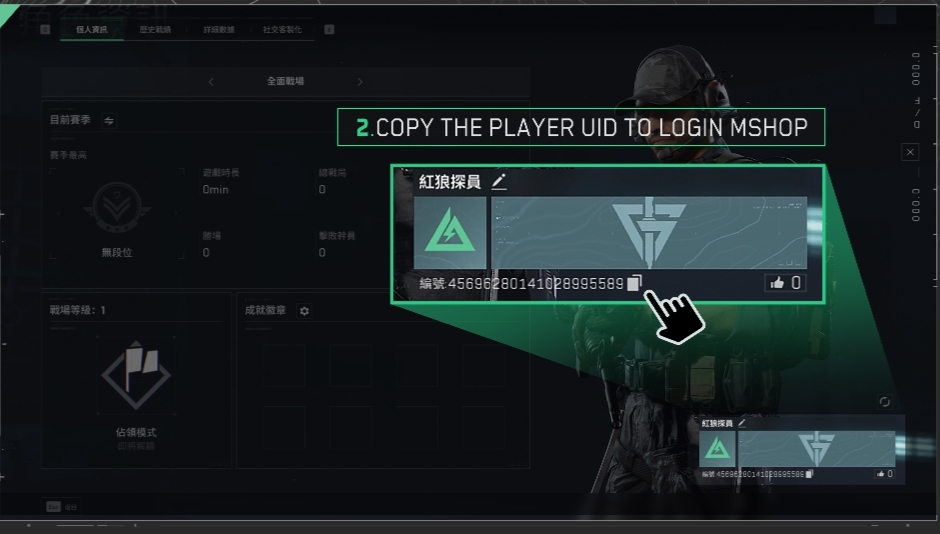
Task: Open the 社交客製化 tab
Action: click(281, 30)
